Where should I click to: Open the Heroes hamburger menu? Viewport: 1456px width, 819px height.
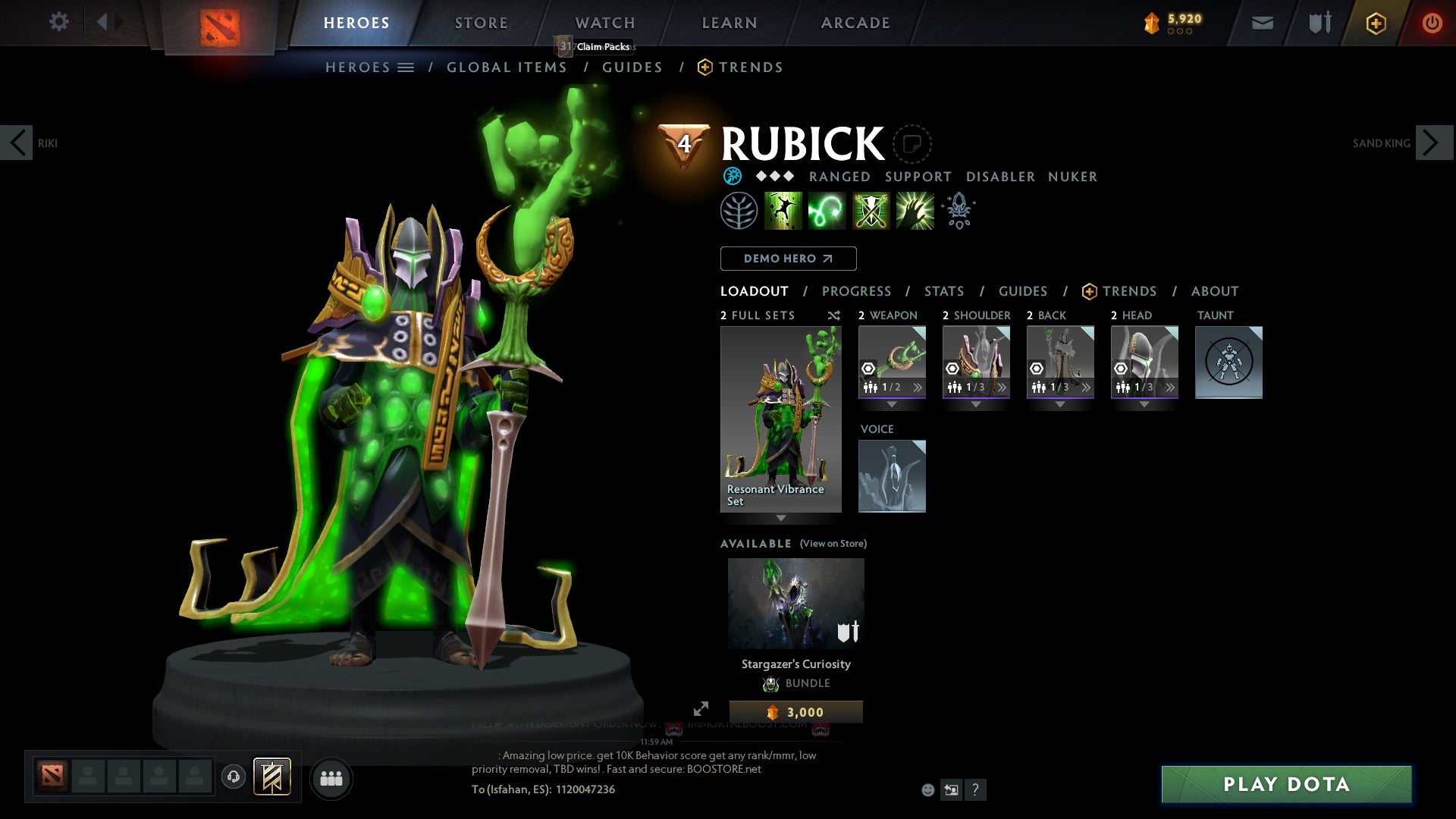click(x=407, y=67)
